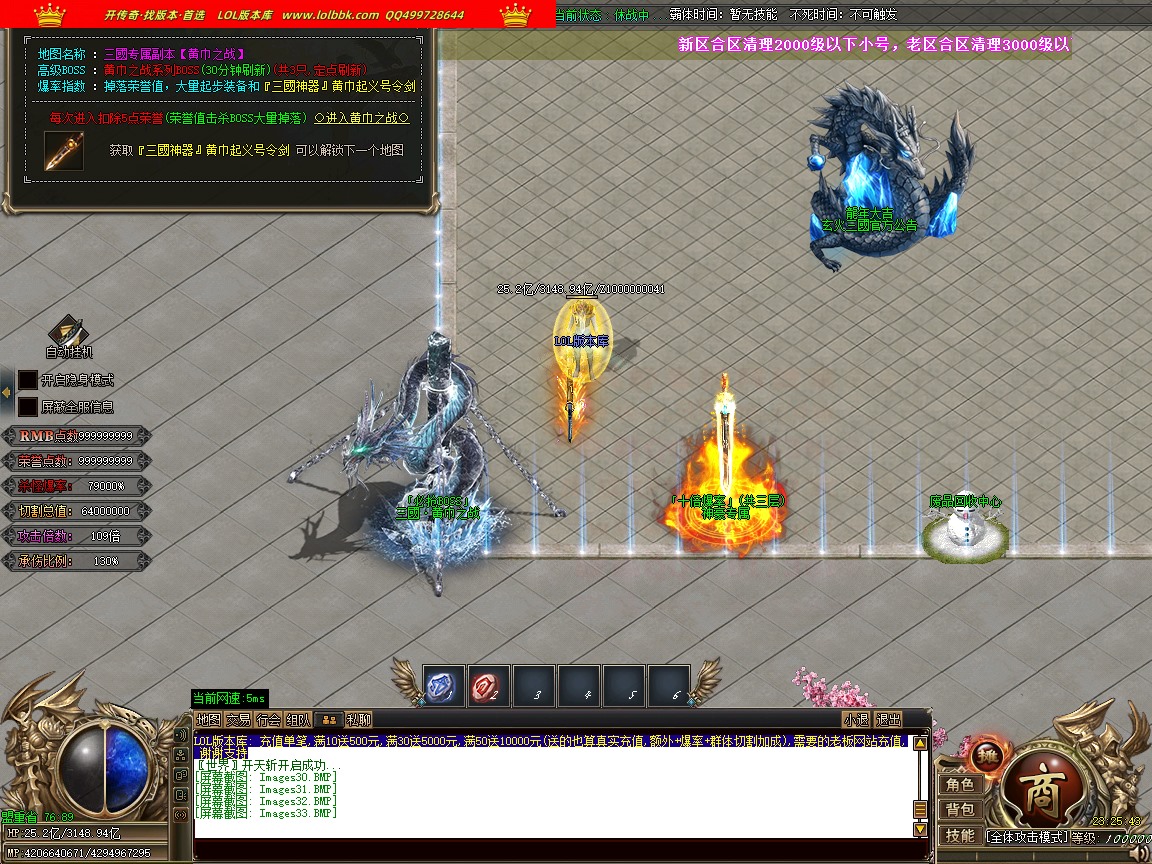Click the 退出 exit game button
The image size is (1152, 864).
(888, 719)
